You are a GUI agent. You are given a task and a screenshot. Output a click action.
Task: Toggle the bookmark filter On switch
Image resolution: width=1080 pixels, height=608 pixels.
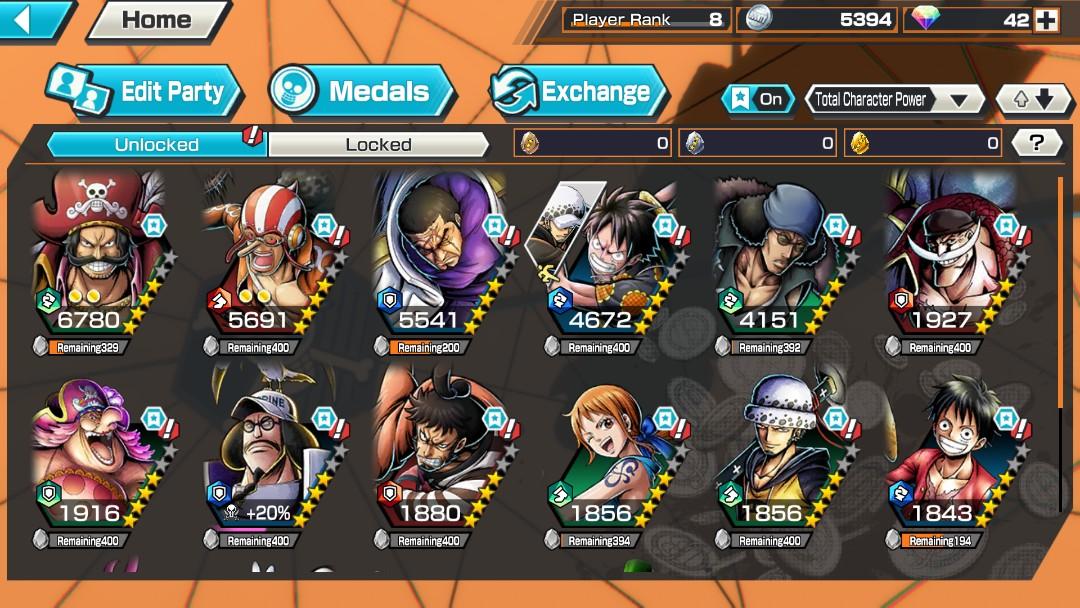tap(758, 99)
